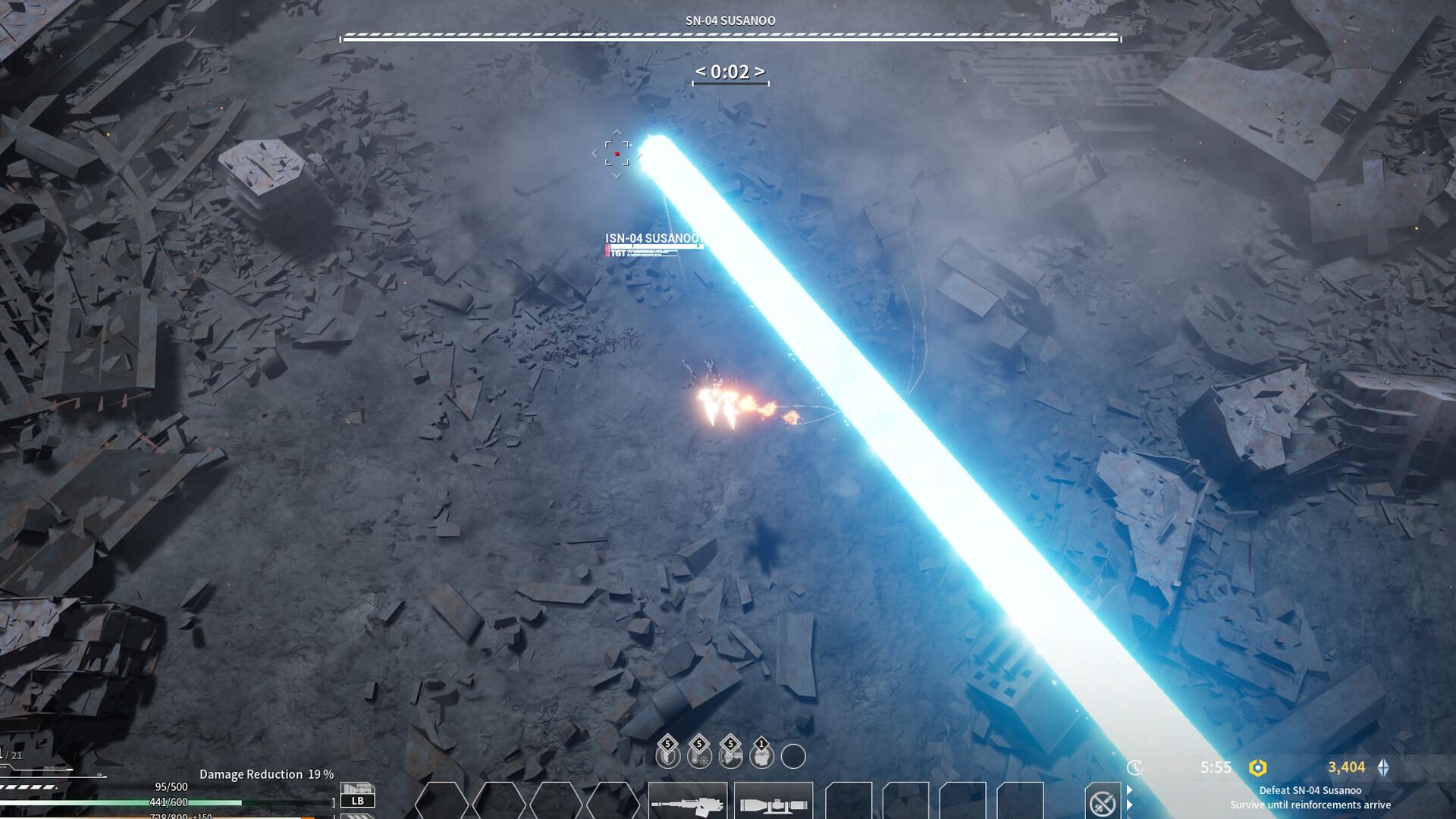Click the shield buff icon
Screen dimensions: 1456x819
coord(667,755)
